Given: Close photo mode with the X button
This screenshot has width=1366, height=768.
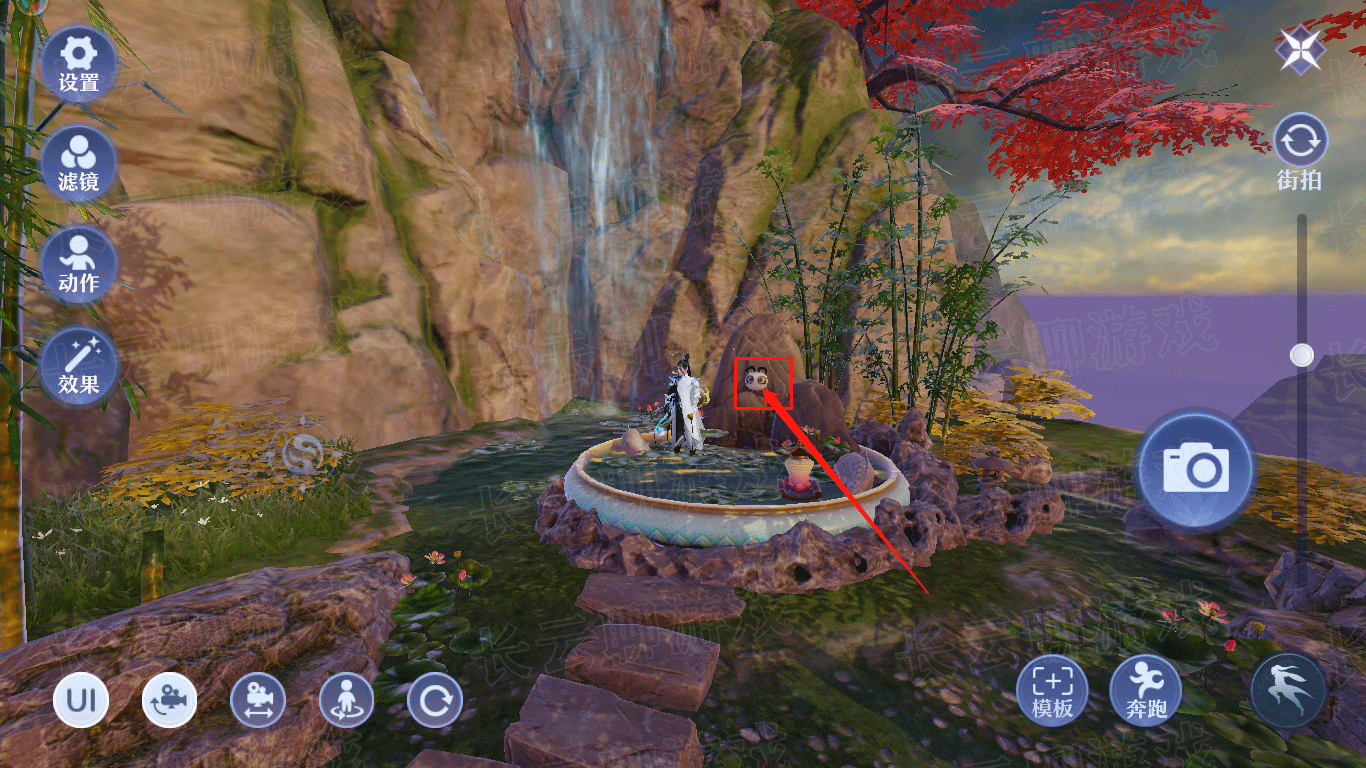Looking at the screenshot, I should [1300, 48].
